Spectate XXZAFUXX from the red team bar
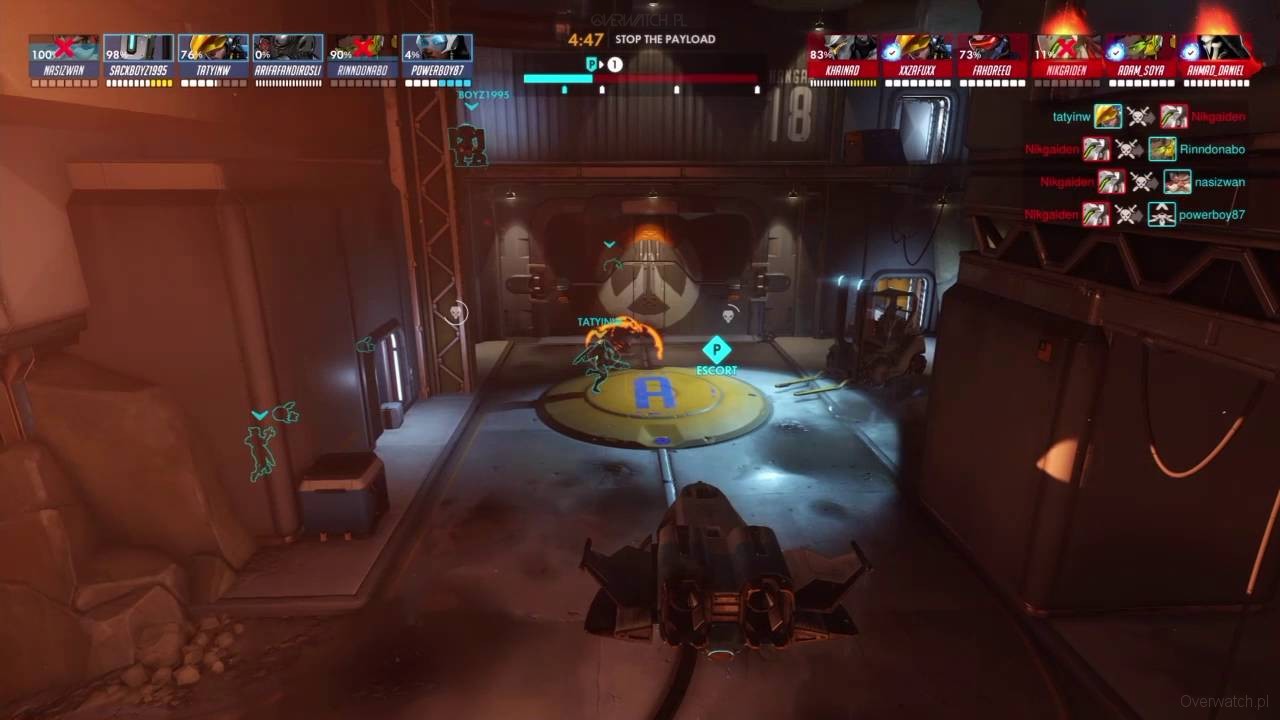Screen dimensions: 1280x720 (x=918, y=56)
